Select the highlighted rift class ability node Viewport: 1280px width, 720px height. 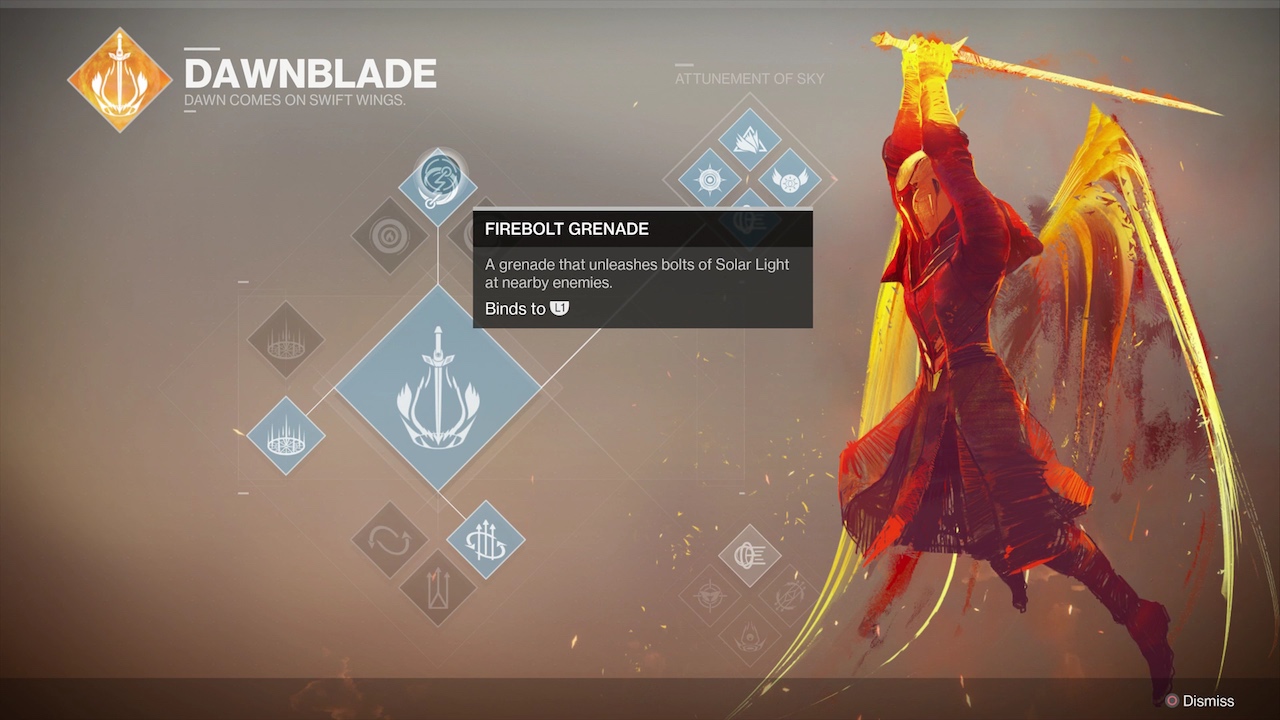click(x=286, y=436)
